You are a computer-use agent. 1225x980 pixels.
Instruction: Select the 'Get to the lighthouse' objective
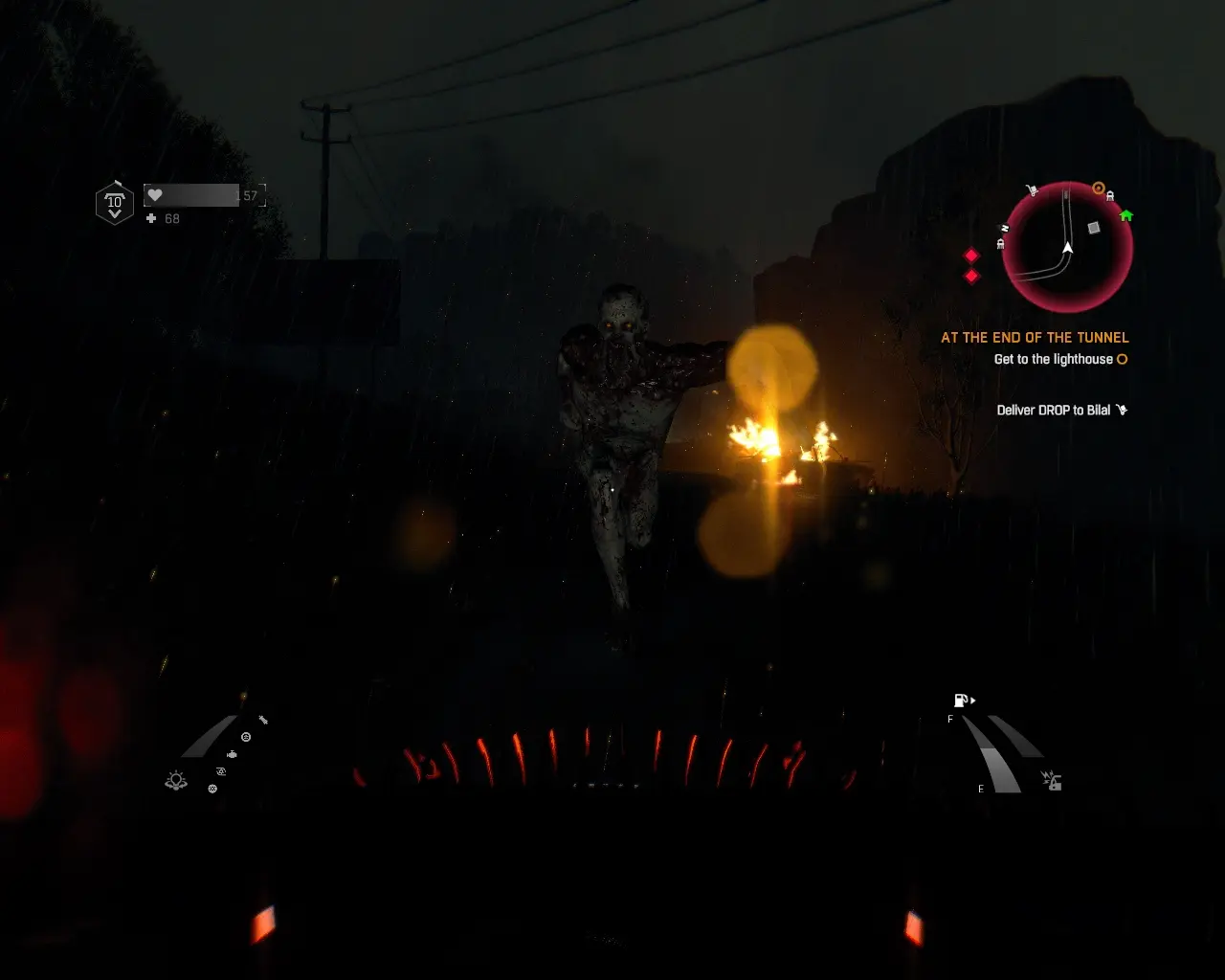coord(1053,360)
